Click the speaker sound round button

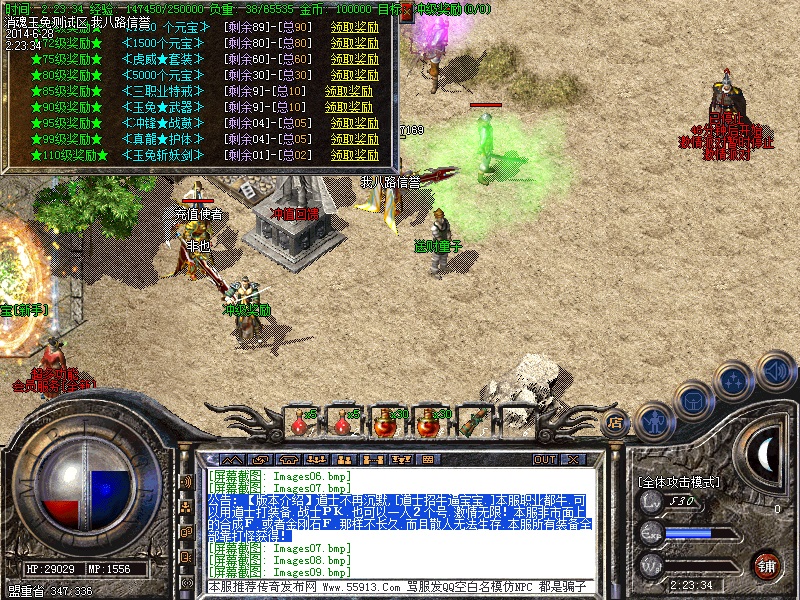776,370
